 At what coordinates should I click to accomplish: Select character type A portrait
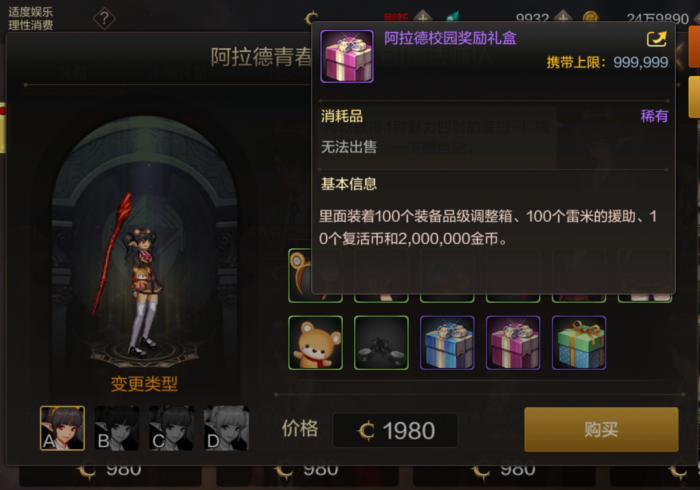(x=61, y=428)
